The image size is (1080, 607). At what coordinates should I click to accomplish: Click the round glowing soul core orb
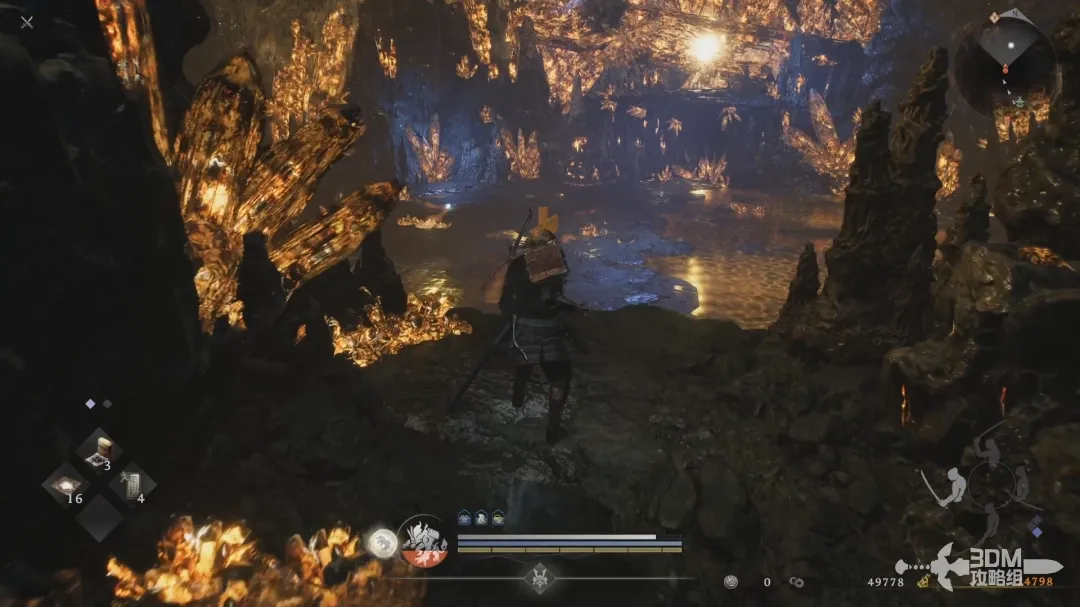[381, 543]
